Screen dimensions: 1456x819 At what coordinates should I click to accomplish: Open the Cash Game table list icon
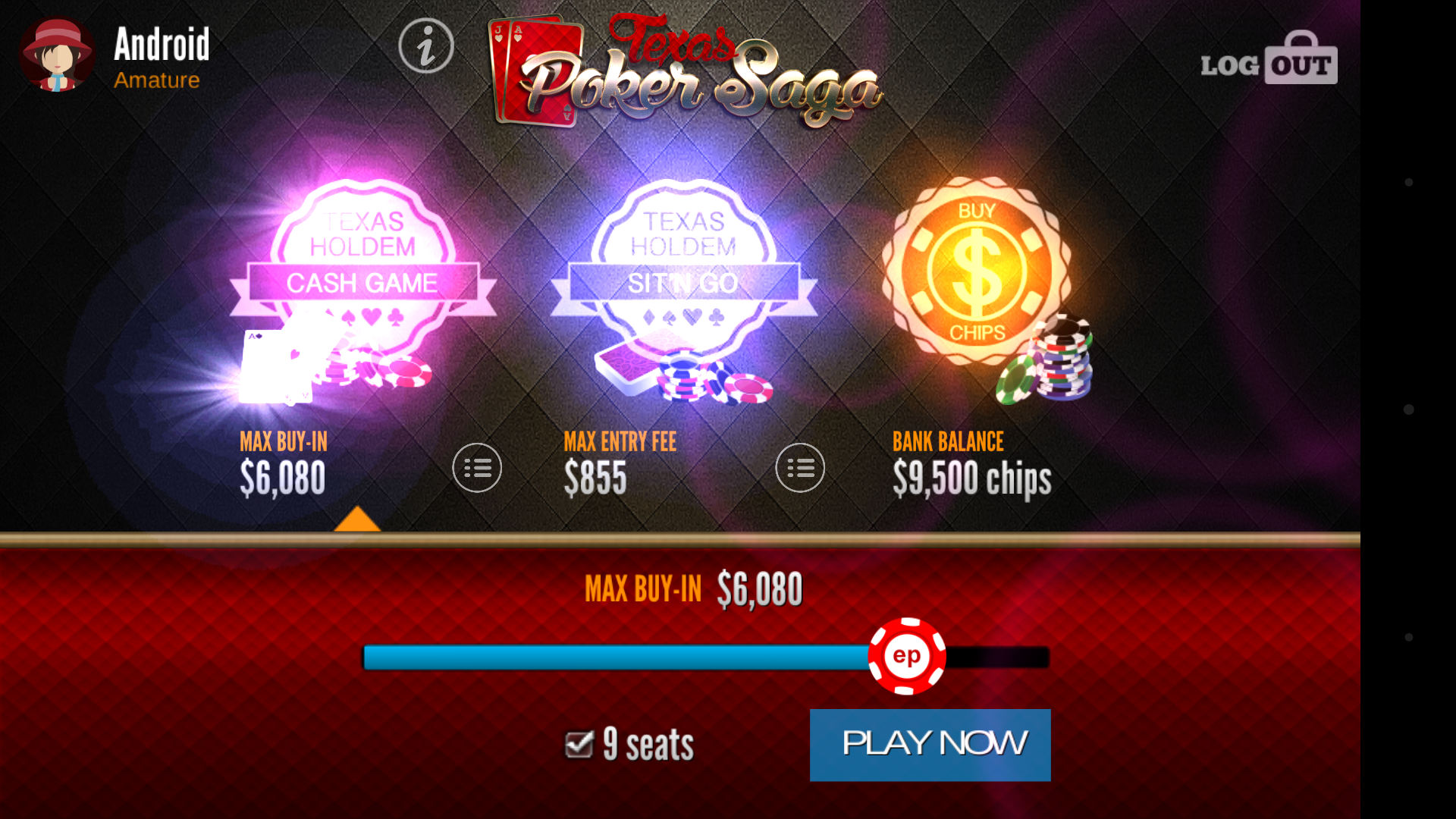click(x=477, y=468)
